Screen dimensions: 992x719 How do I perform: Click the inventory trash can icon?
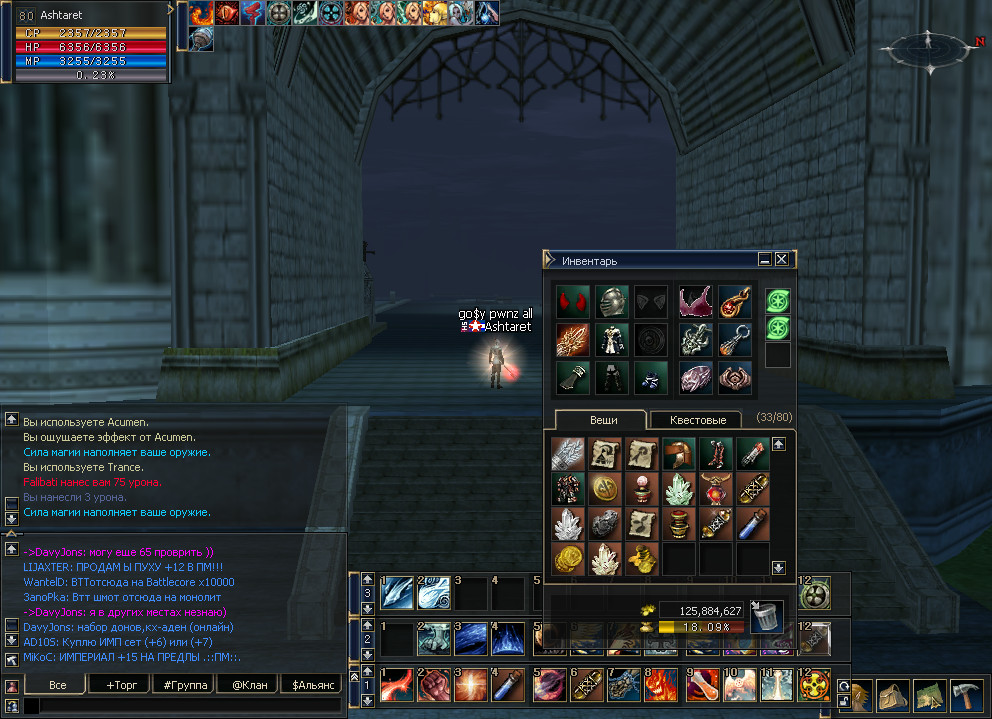[766, 615]
